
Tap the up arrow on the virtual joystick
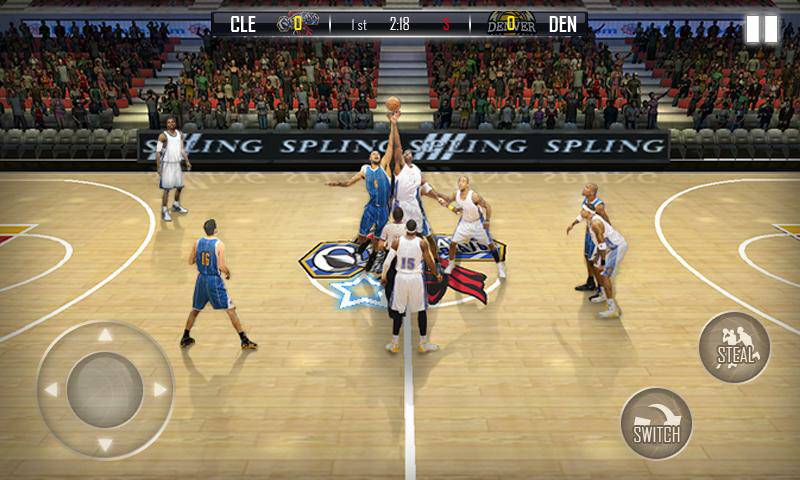click(105, 336)
